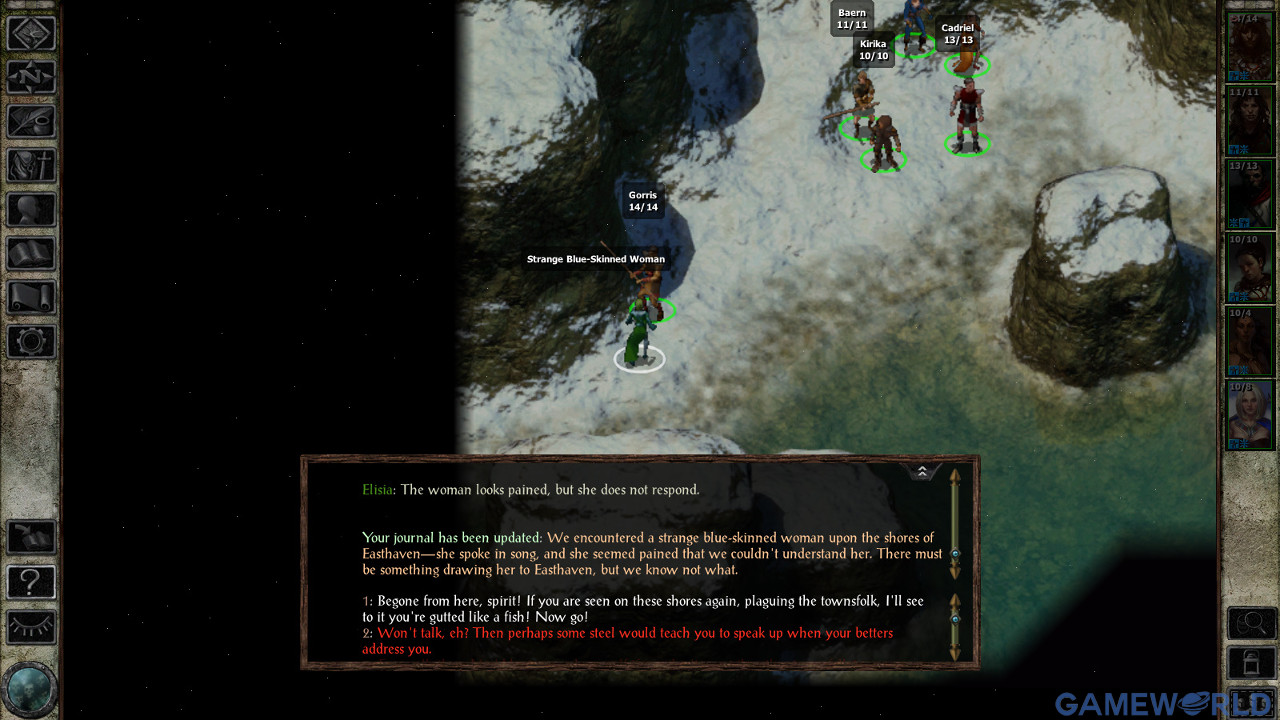The image size is (1280, 720).
Task: Select Baern's portrait on the right
Action: 1249,120
